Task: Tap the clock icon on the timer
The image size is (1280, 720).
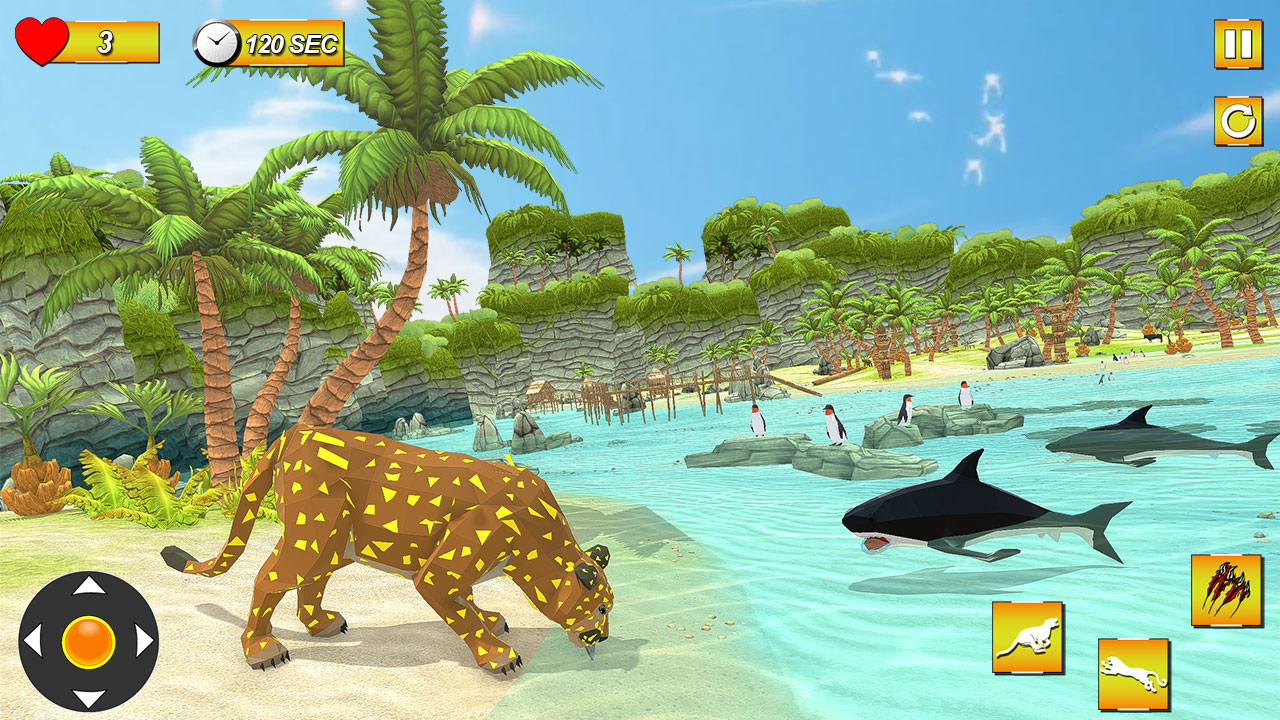Action: tap(214, 43)
